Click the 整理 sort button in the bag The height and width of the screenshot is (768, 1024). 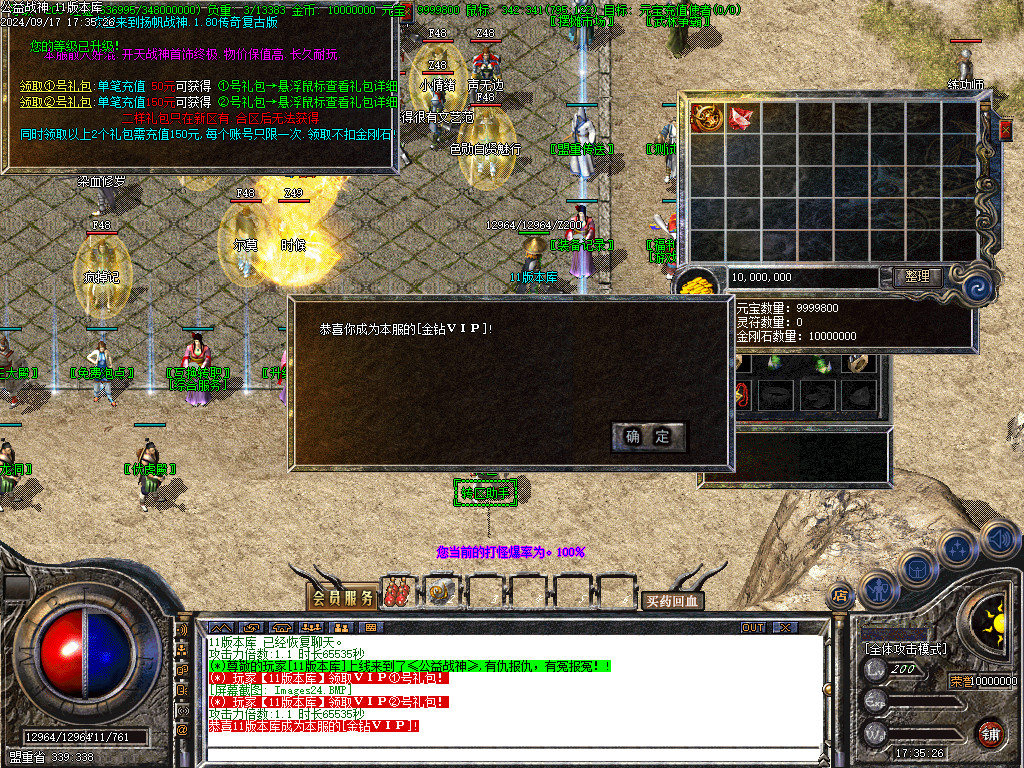pos(917,277)
